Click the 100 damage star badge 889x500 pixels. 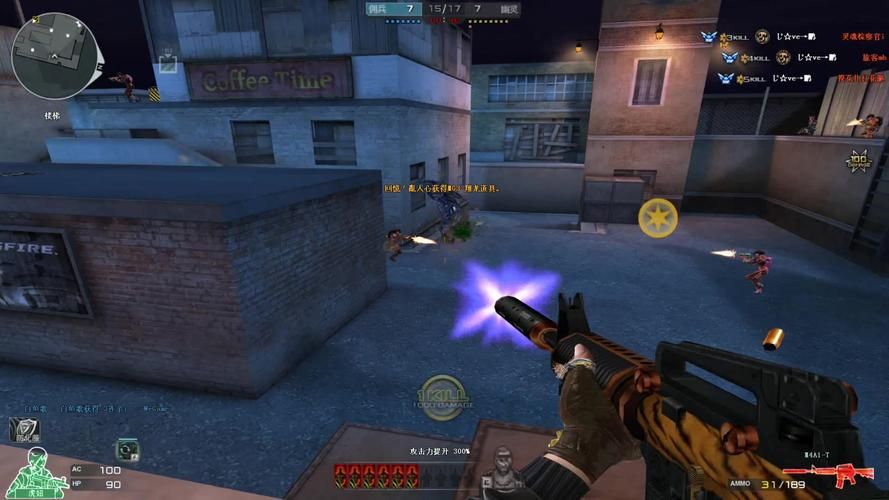[x=858, y=161]
